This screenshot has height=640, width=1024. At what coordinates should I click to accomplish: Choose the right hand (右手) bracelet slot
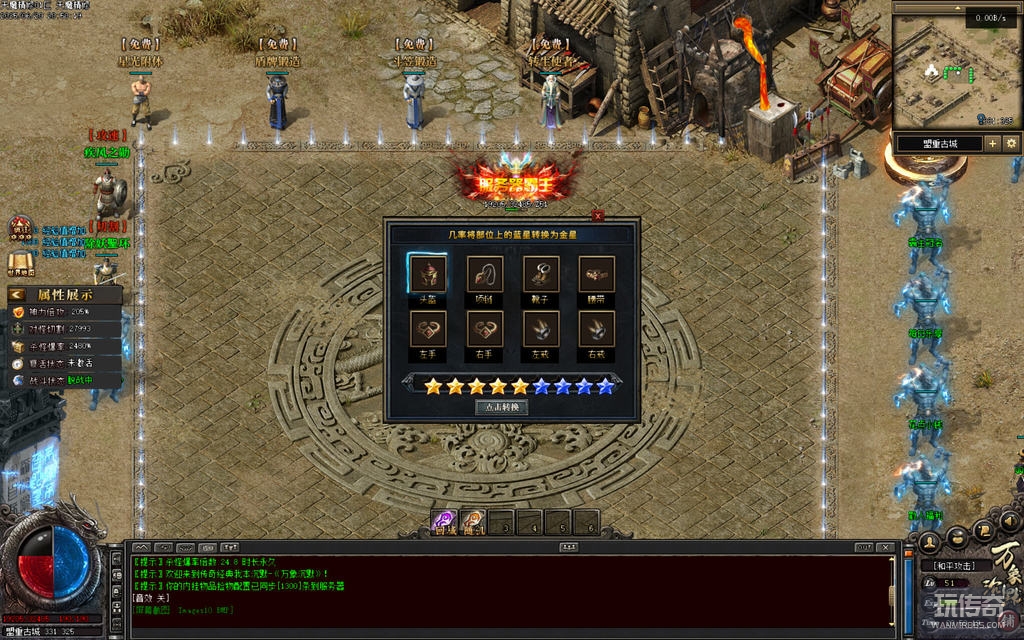[485, 329]
